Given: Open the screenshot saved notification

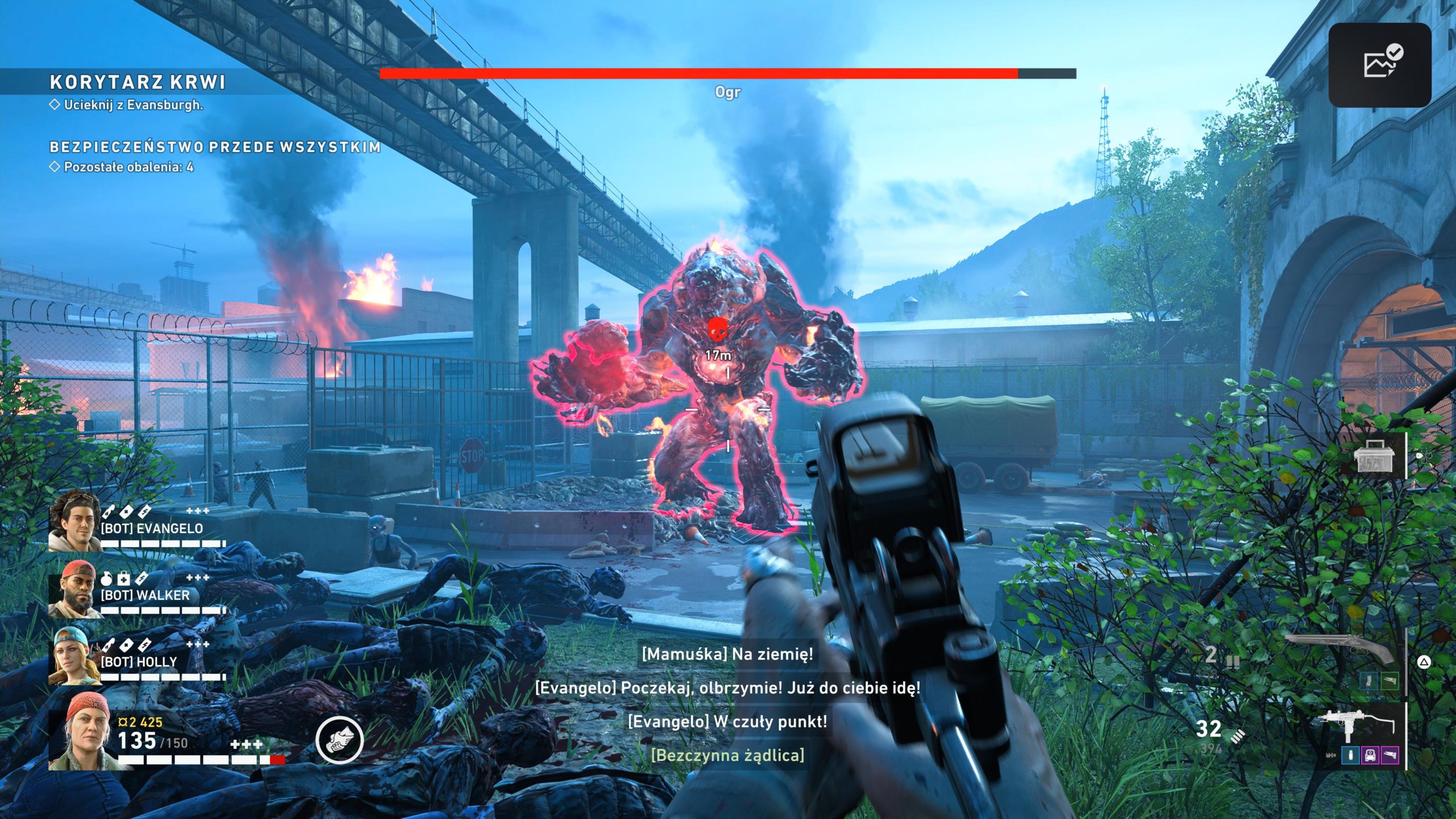Looking at the screenshot, I should click(1379, 65).
